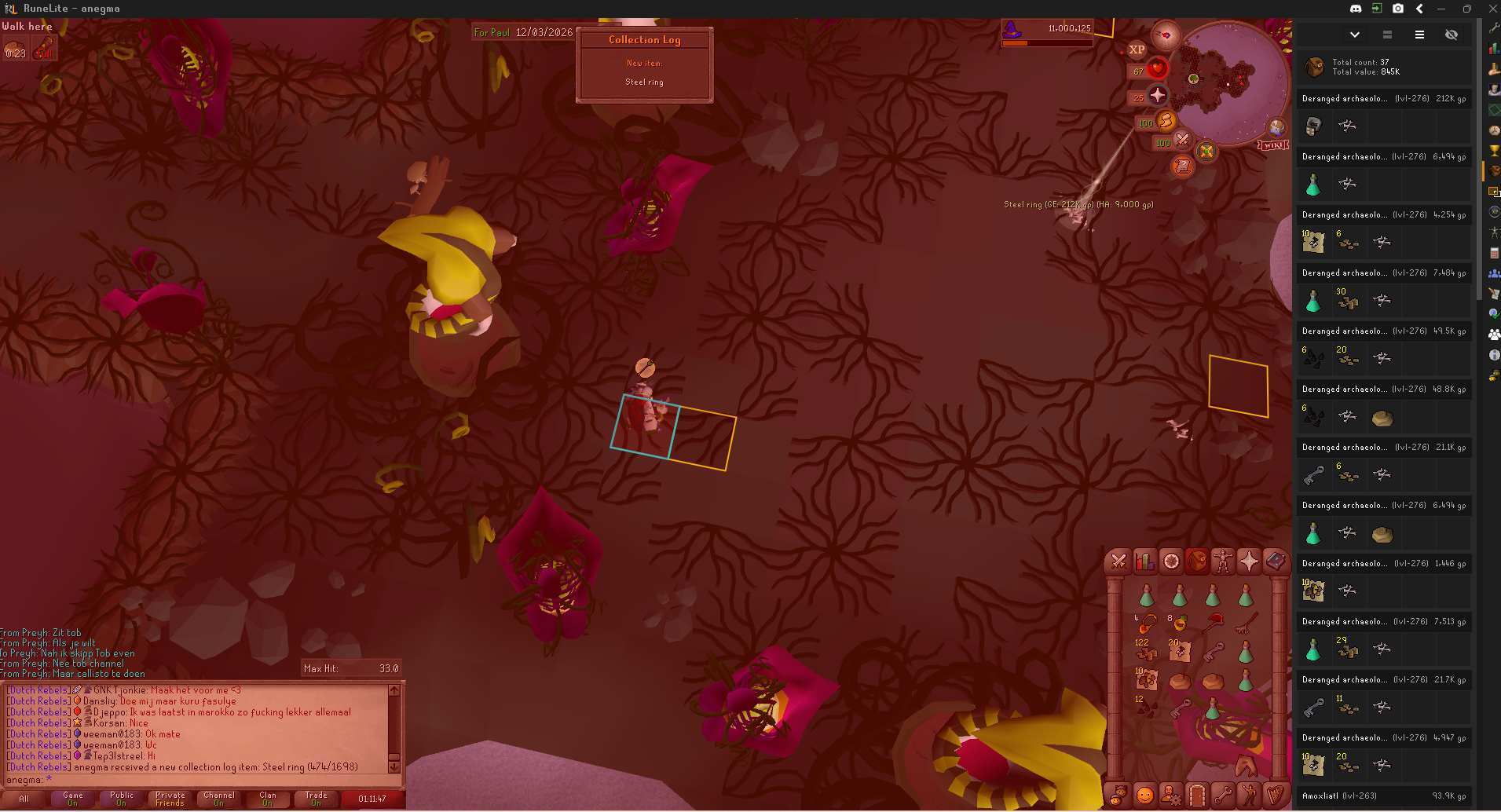Viewport: 1501px width, 812px height.
Task: Select the Private chat filter
Action: click(170, 799)
